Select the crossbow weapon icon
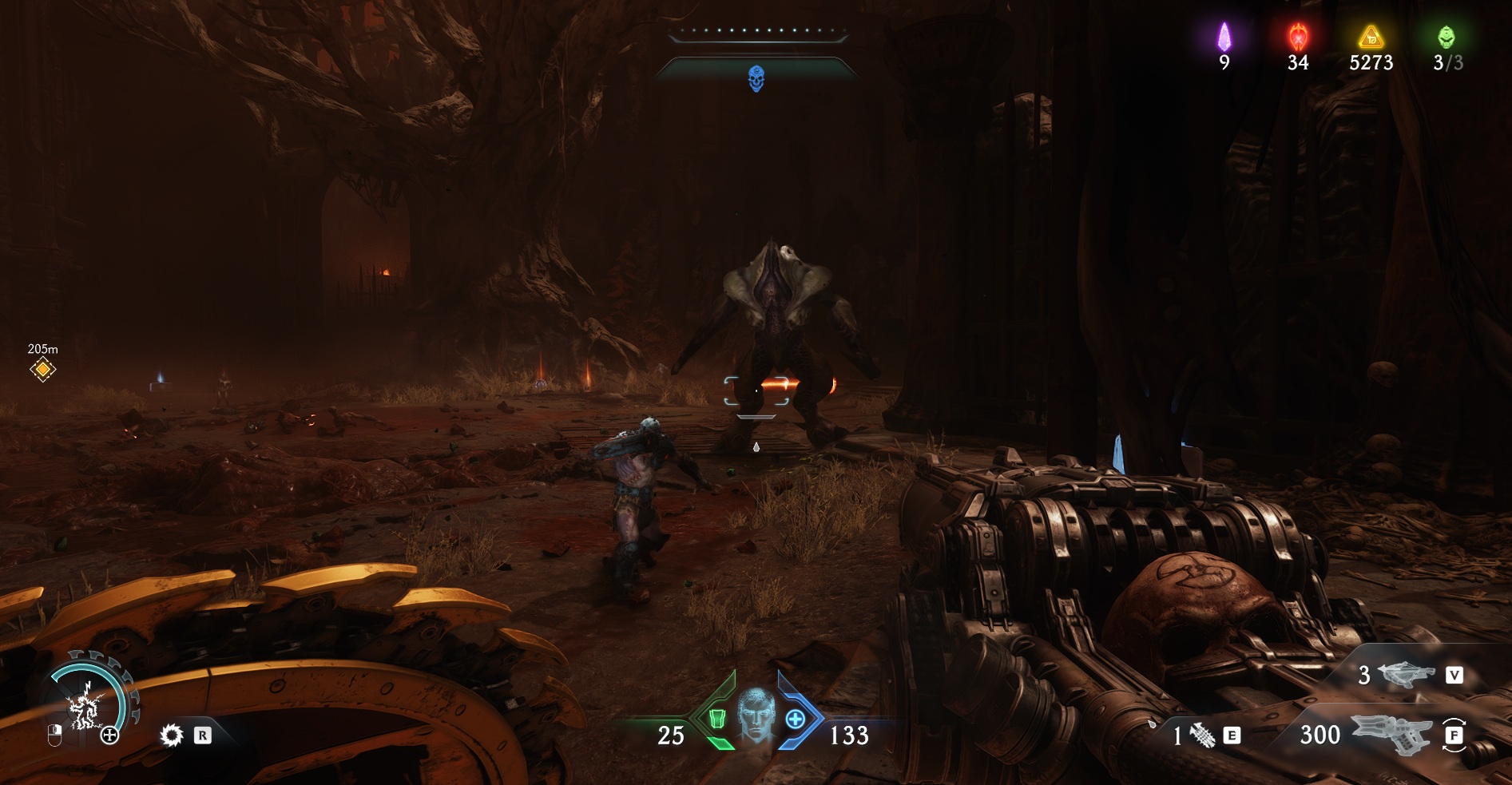 1406,675
